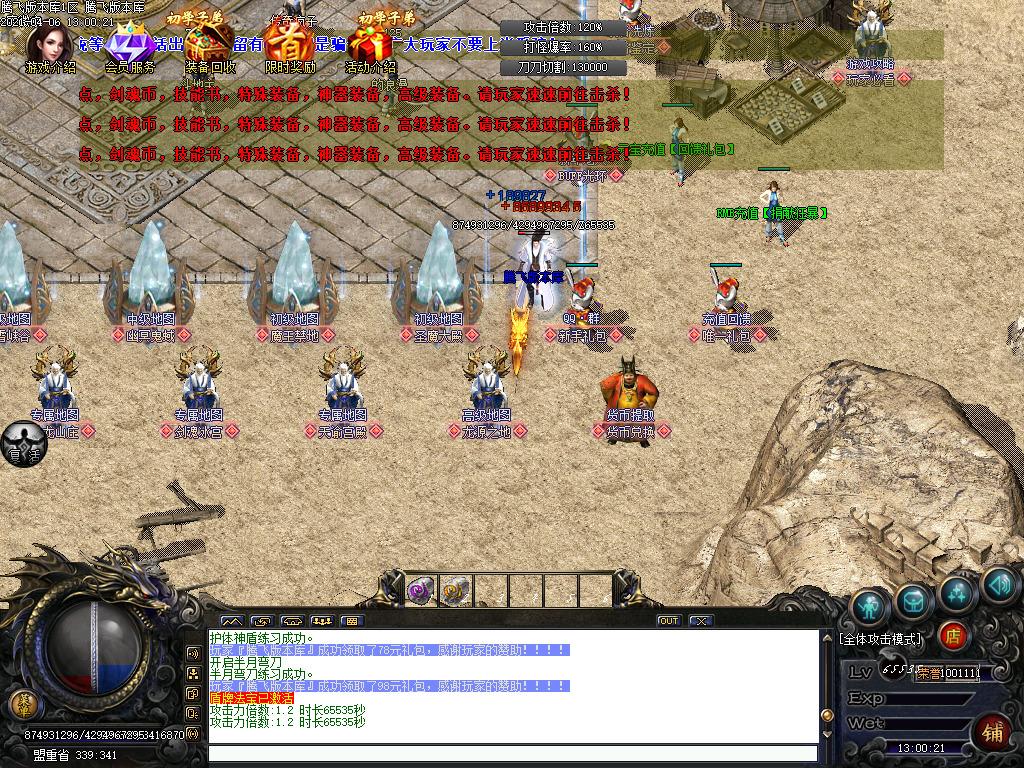The width and height of the screenshot is (1024, 768).
Task: Open the red 铺 store button
Action: [993, 730]
